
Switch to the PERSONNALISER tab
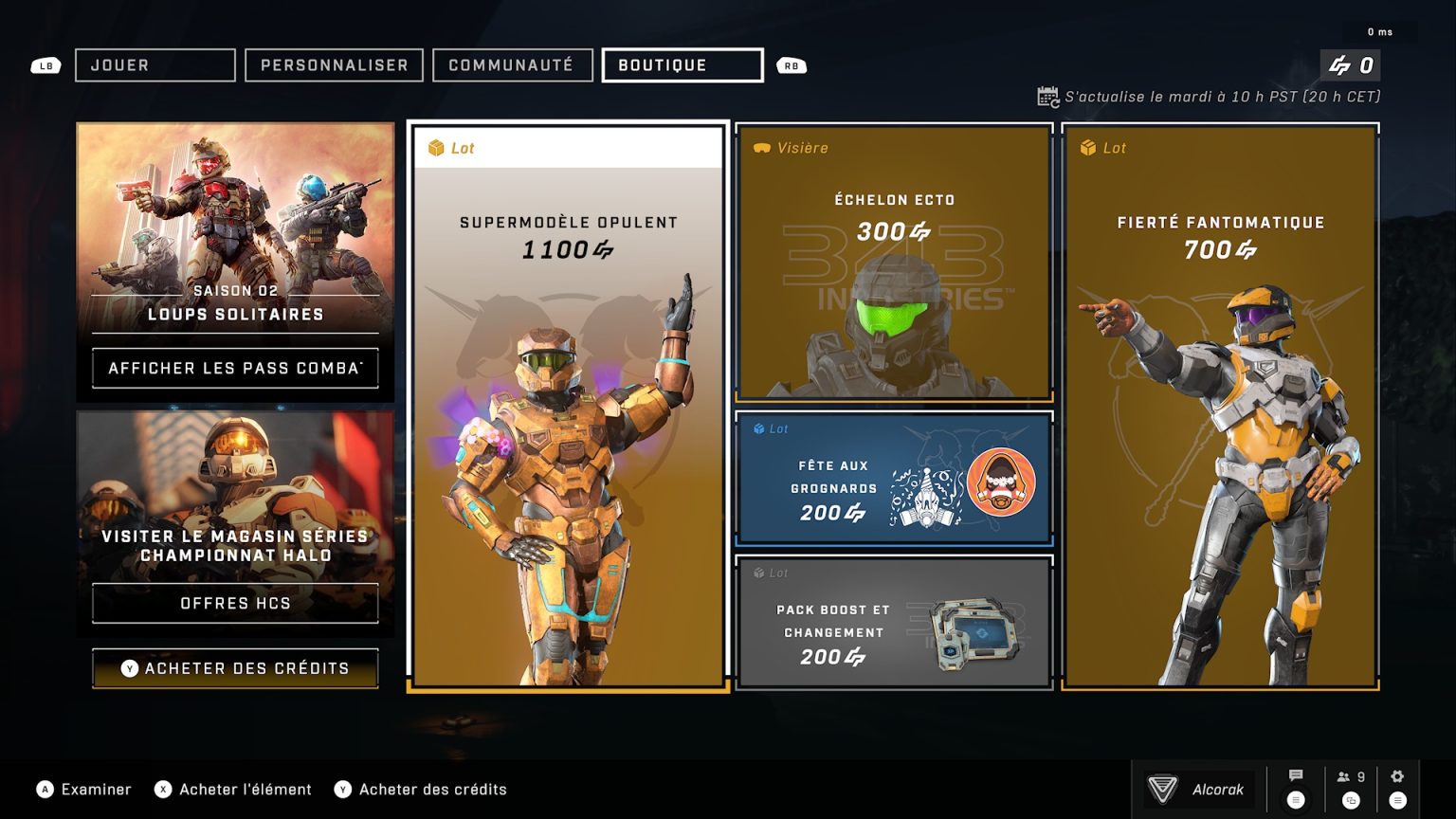click(334, 65)
